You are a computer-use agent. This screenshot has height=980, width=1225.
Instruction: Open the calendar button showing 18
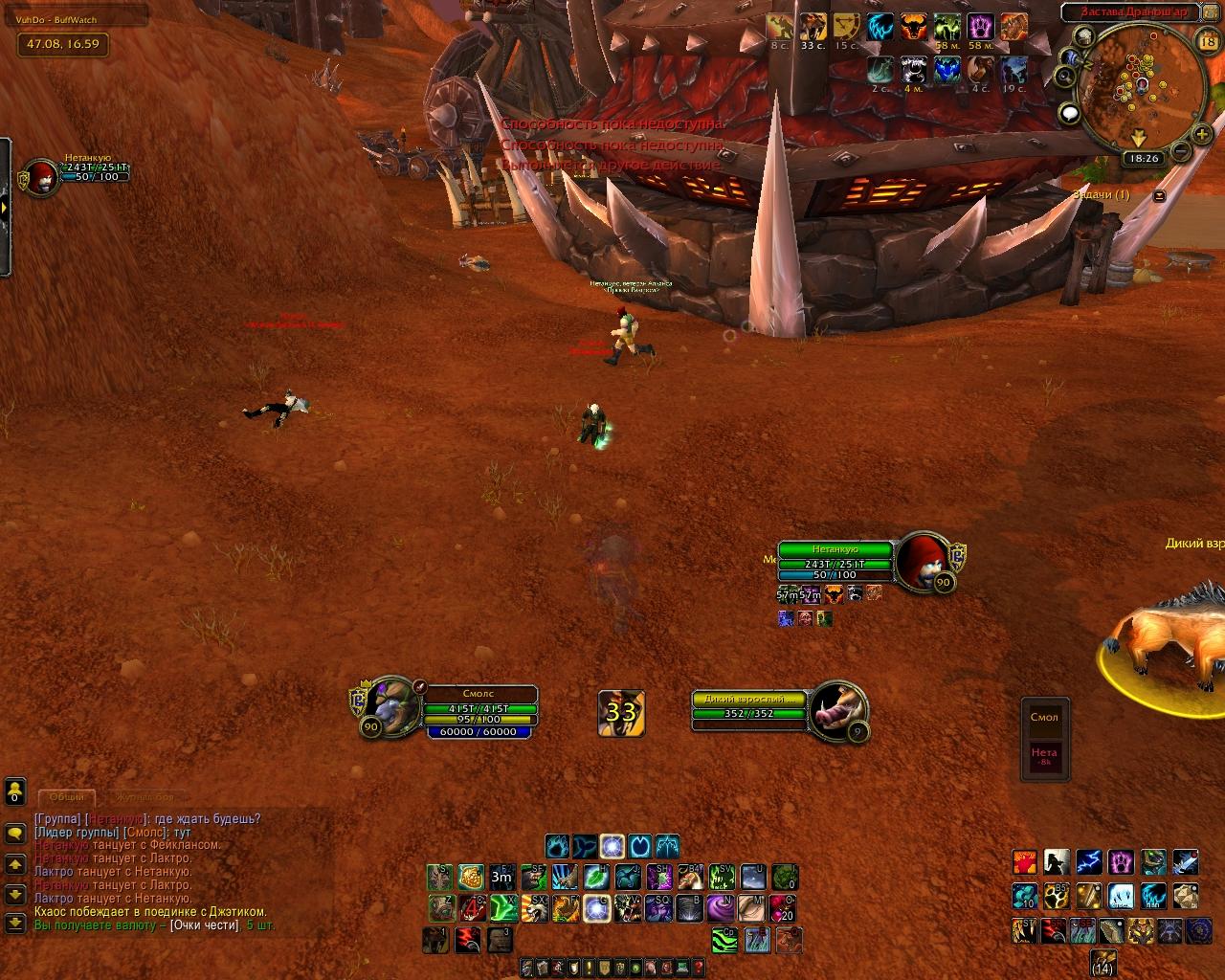(1207, 42)
